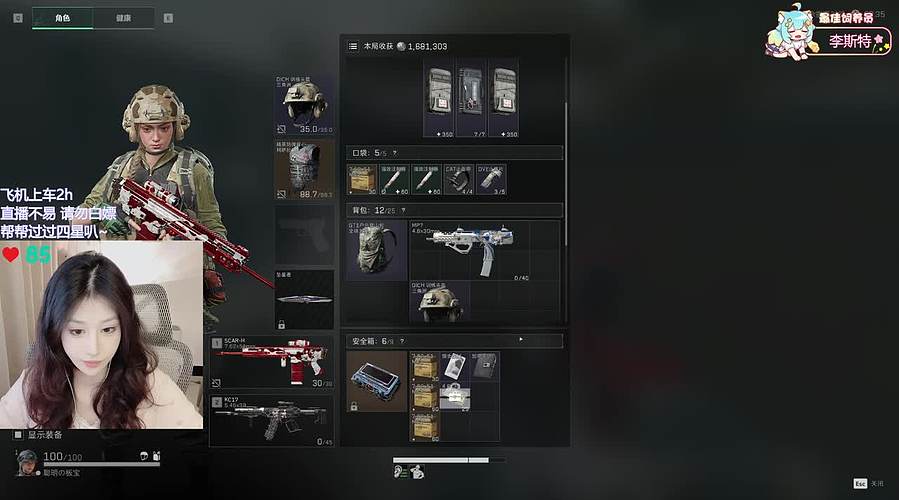Toggle the 显示装备 checkbox

click(18, 435)
